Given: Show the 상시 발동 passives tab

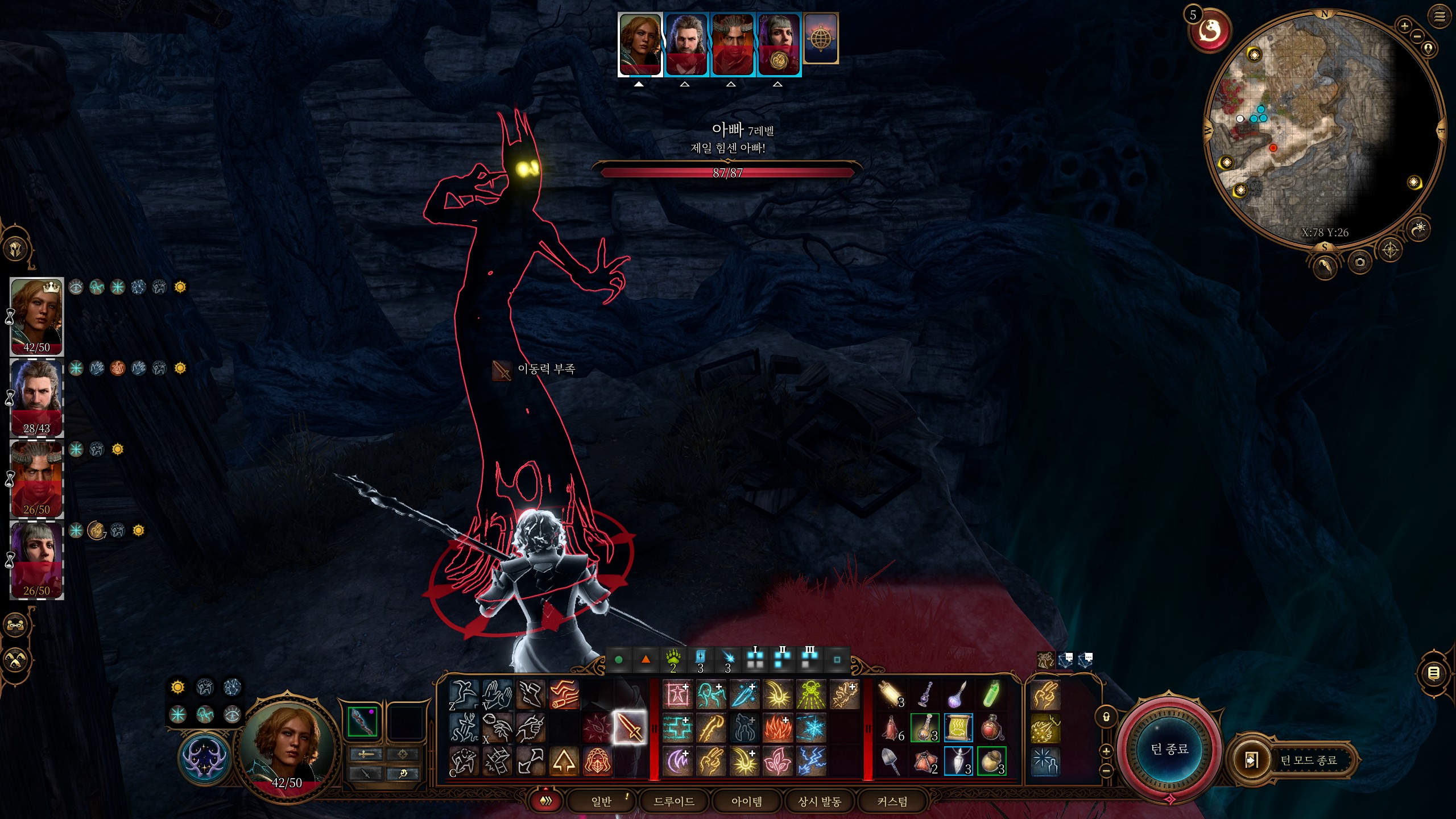Looking at the screenshot, I should tap(820, 801).
